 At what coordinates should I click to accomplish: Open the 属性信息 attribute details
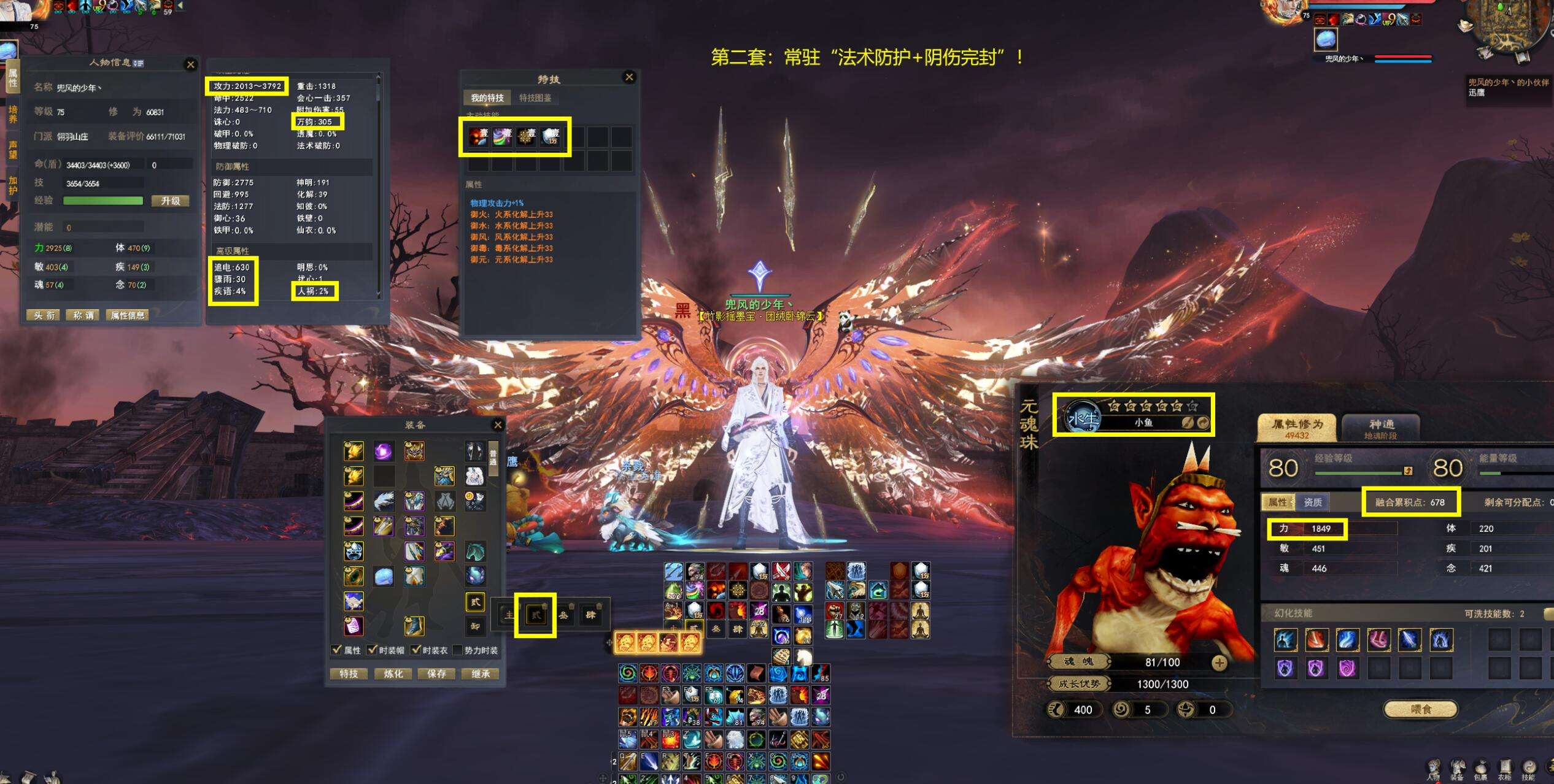128,315
